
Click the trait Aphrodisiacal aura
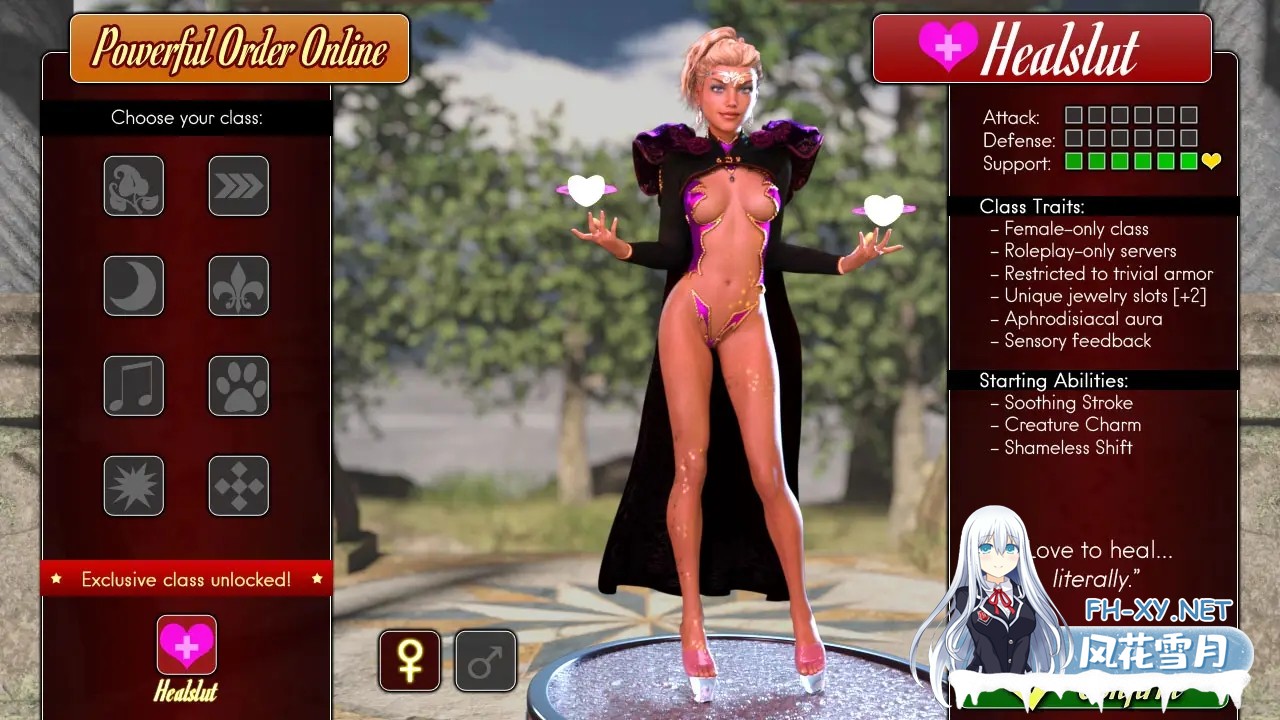click(1084, 318)
